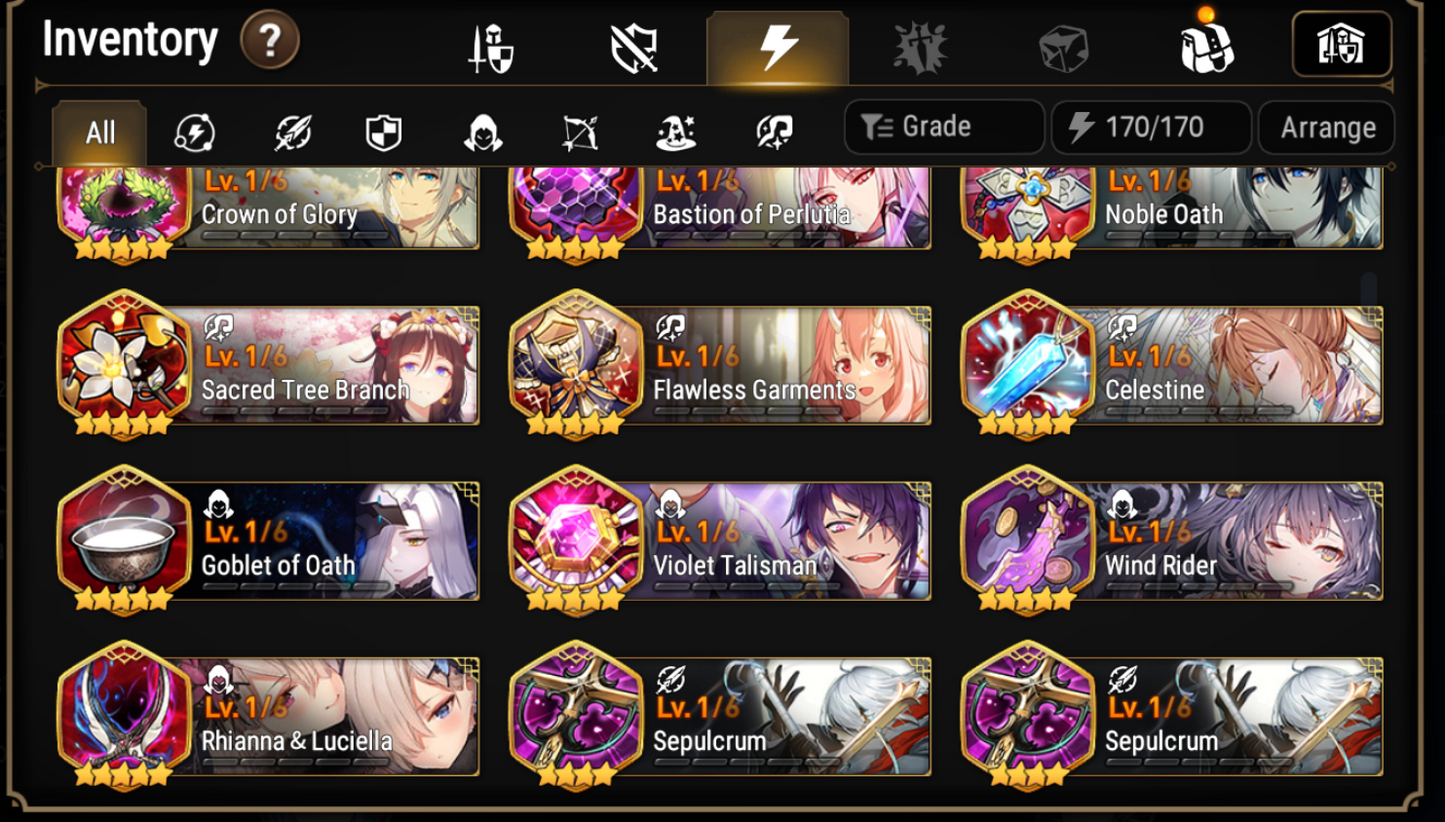Select the Goblet of Oath artifact
Screen dimensions: 1445x822
pos(270,540)
